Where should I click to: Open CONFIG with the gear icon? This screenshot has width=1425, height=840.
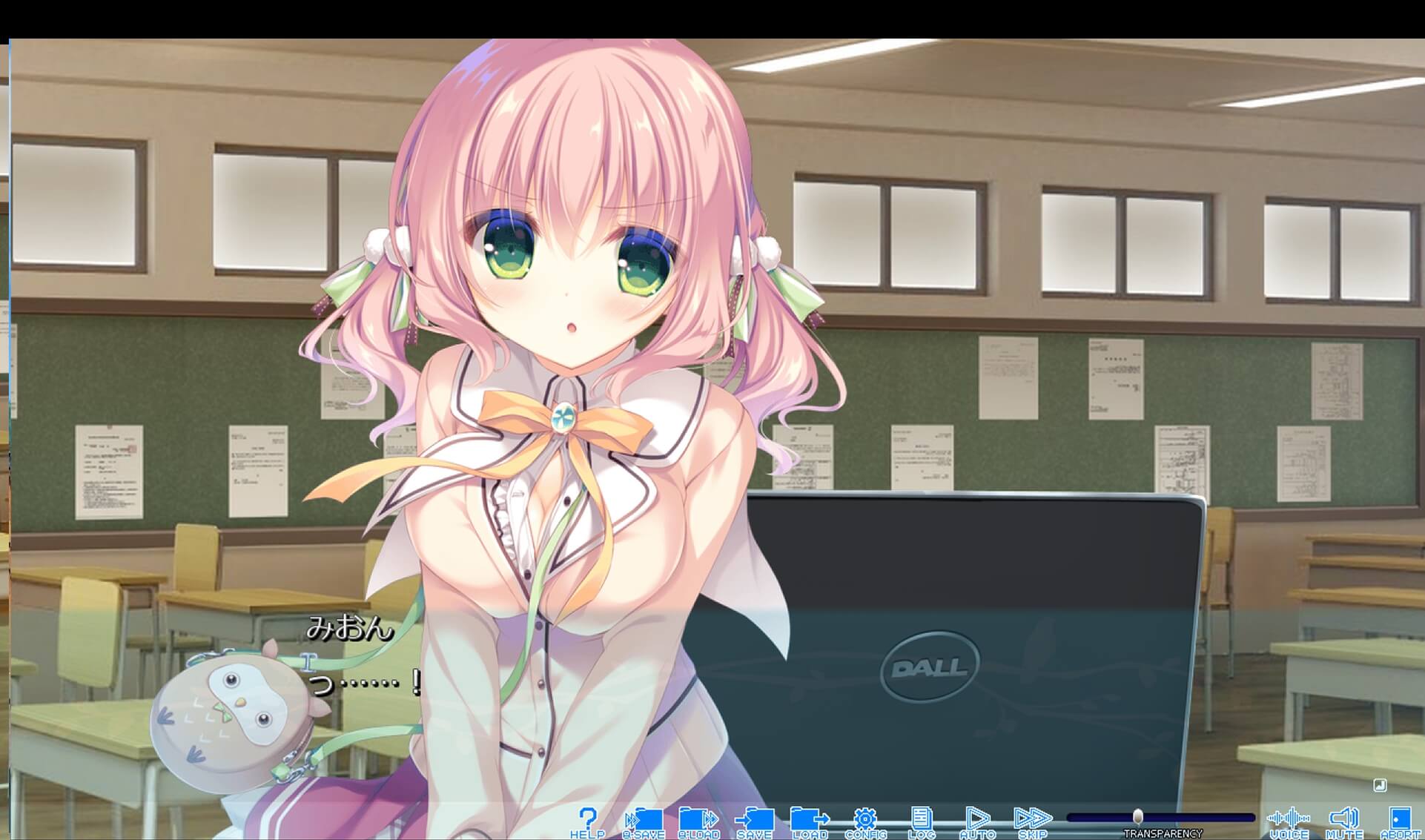tap(864, 817)
